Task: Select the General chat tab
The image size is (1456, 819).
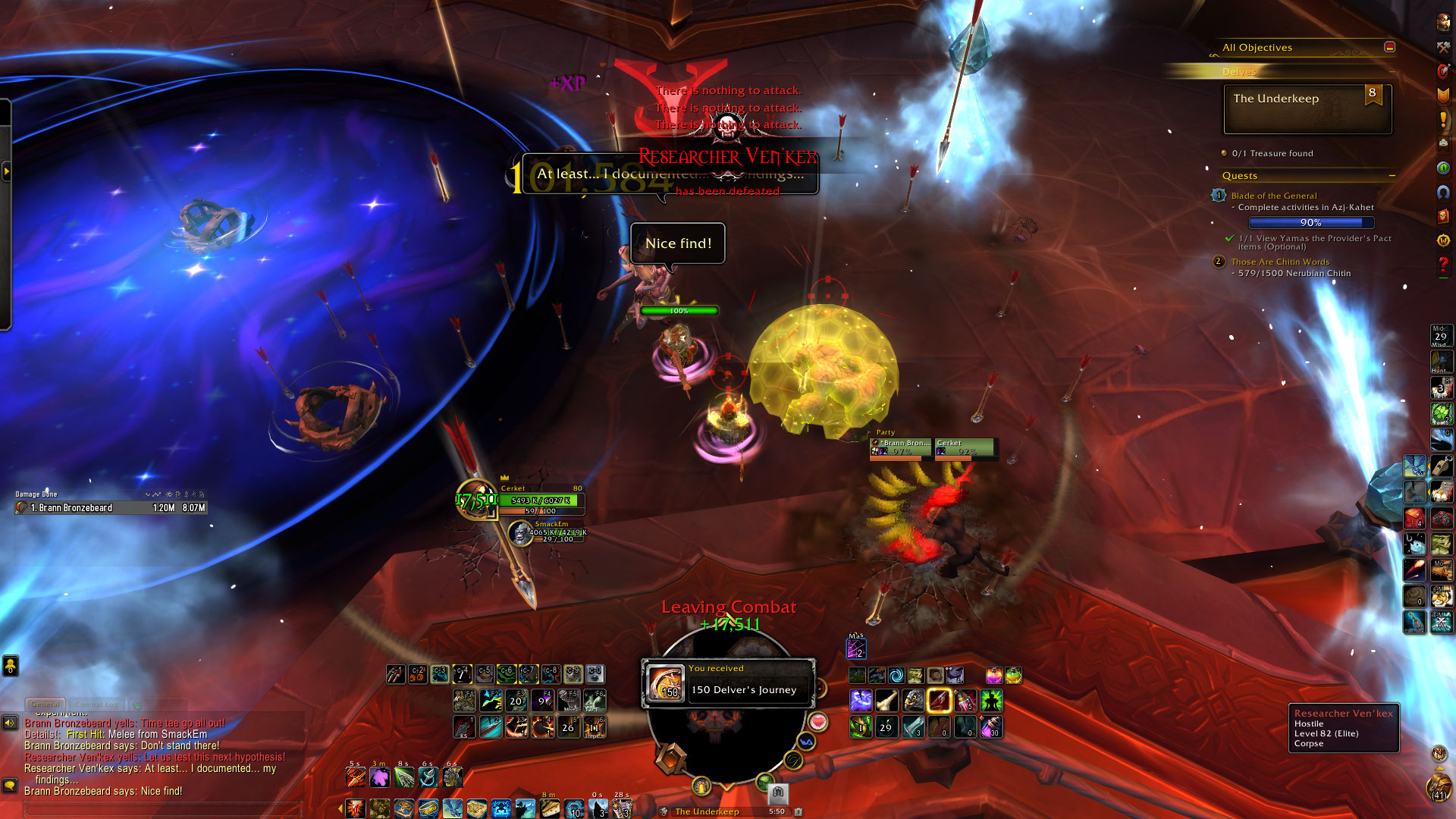Action: click(45, 704)
